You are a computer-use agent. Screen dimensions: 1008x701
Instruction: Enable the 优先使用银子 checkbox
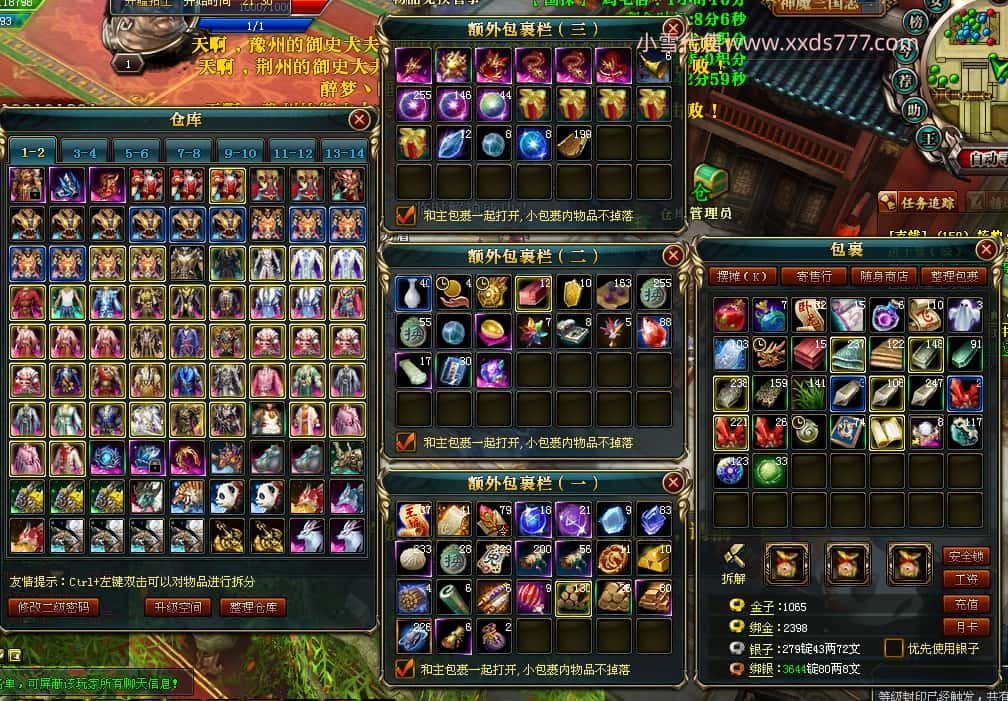pos(893,648)
